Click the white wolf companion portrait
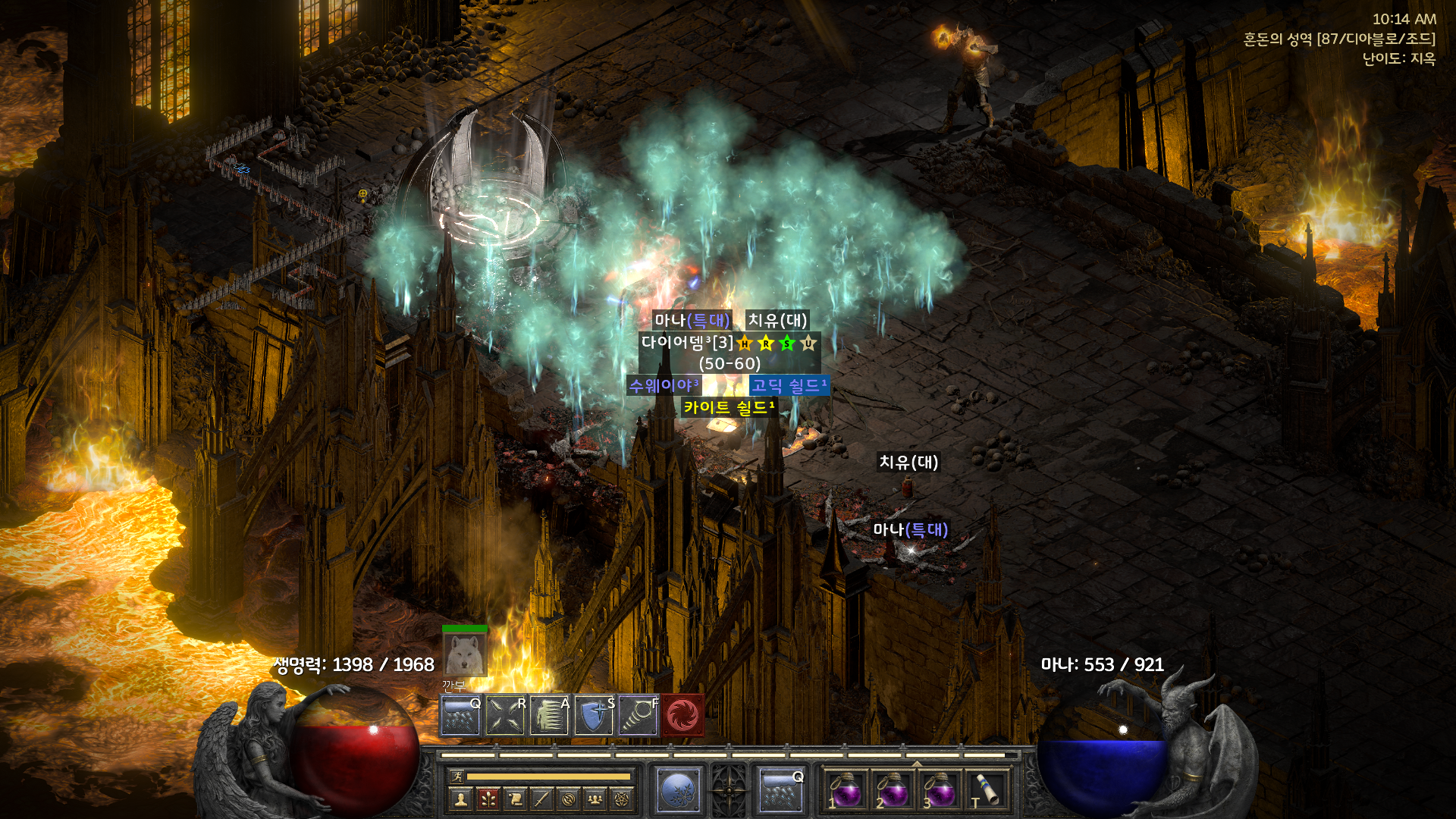Screen dimensions: 1456x819 pyautogui.click(x=464, y=654)
